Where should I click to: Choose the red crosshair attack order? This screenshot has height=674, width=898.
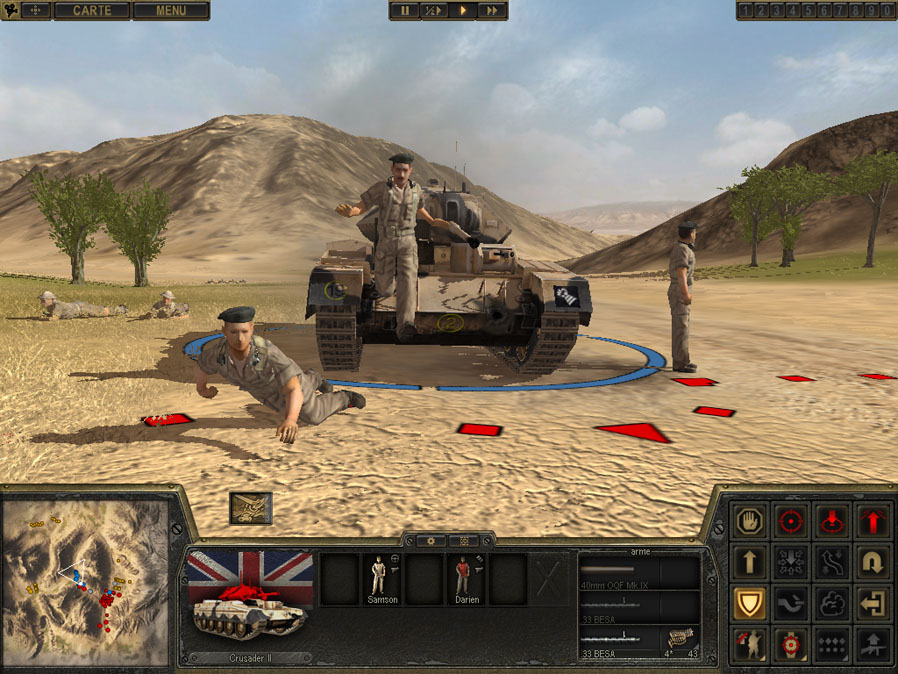[791, 521]
